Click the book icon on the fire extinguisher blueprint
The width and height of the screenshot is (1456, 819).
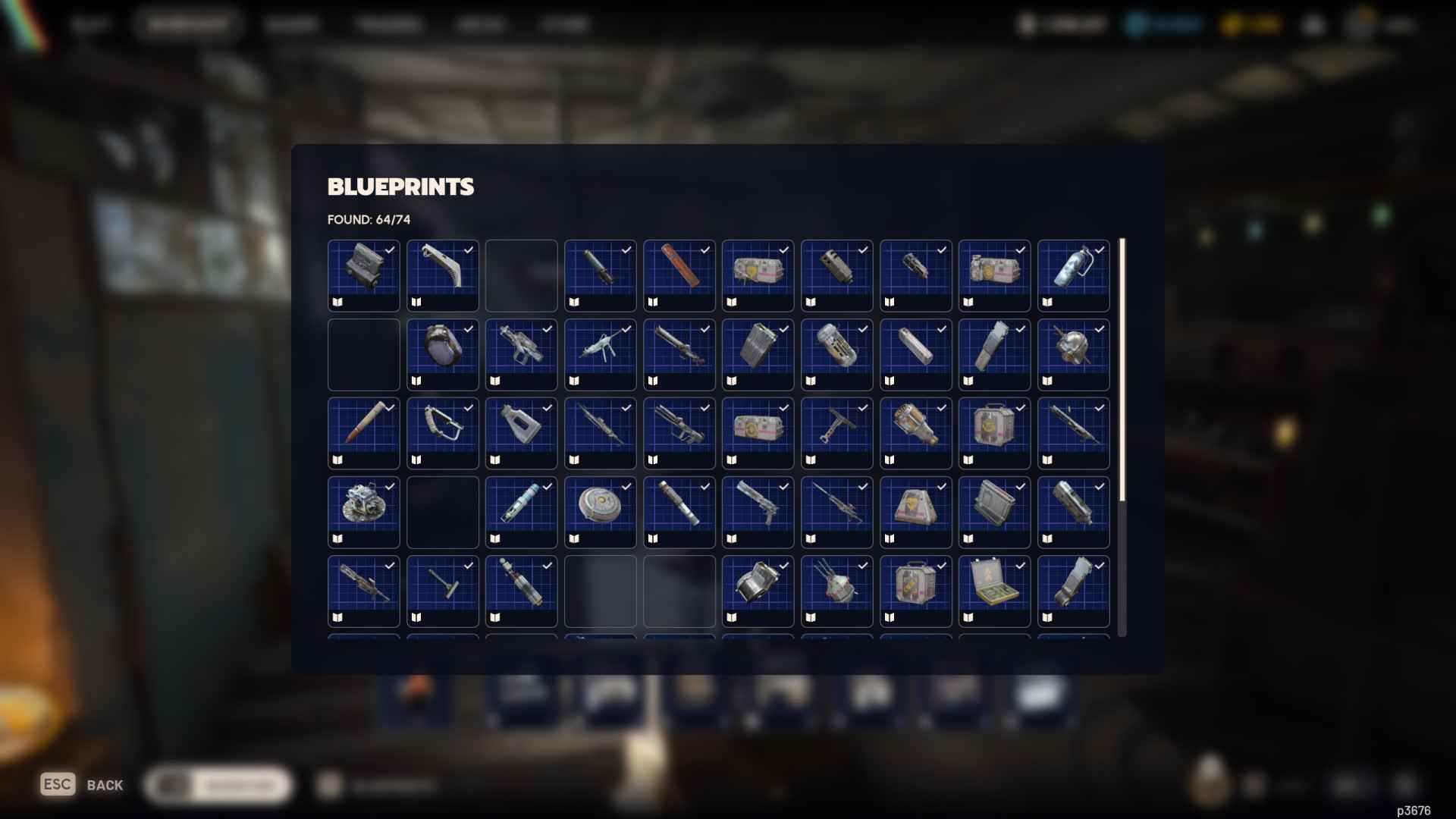tap(1049, 301)
